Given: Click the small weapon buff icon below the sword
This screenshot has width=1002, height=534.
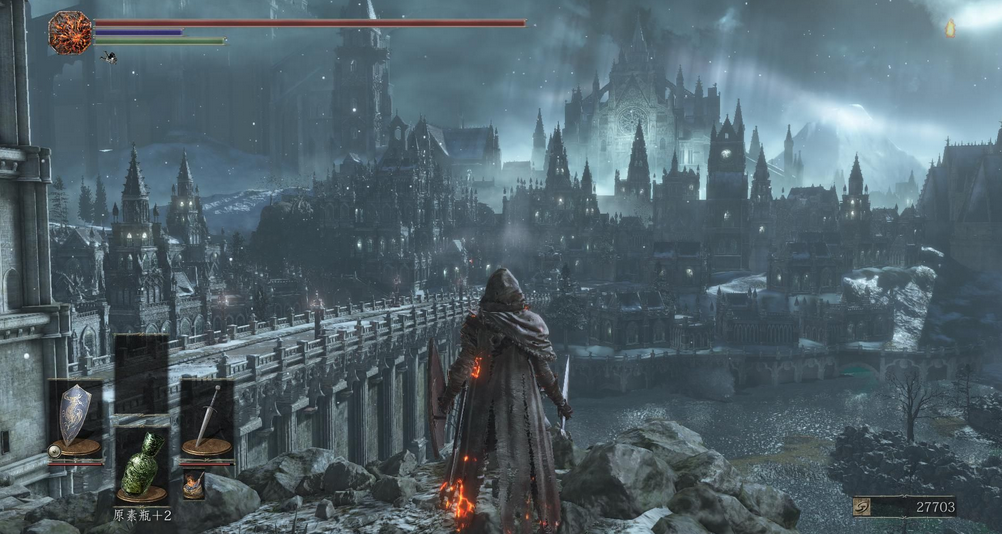Looking at the screenshot, I should (193, 485).
